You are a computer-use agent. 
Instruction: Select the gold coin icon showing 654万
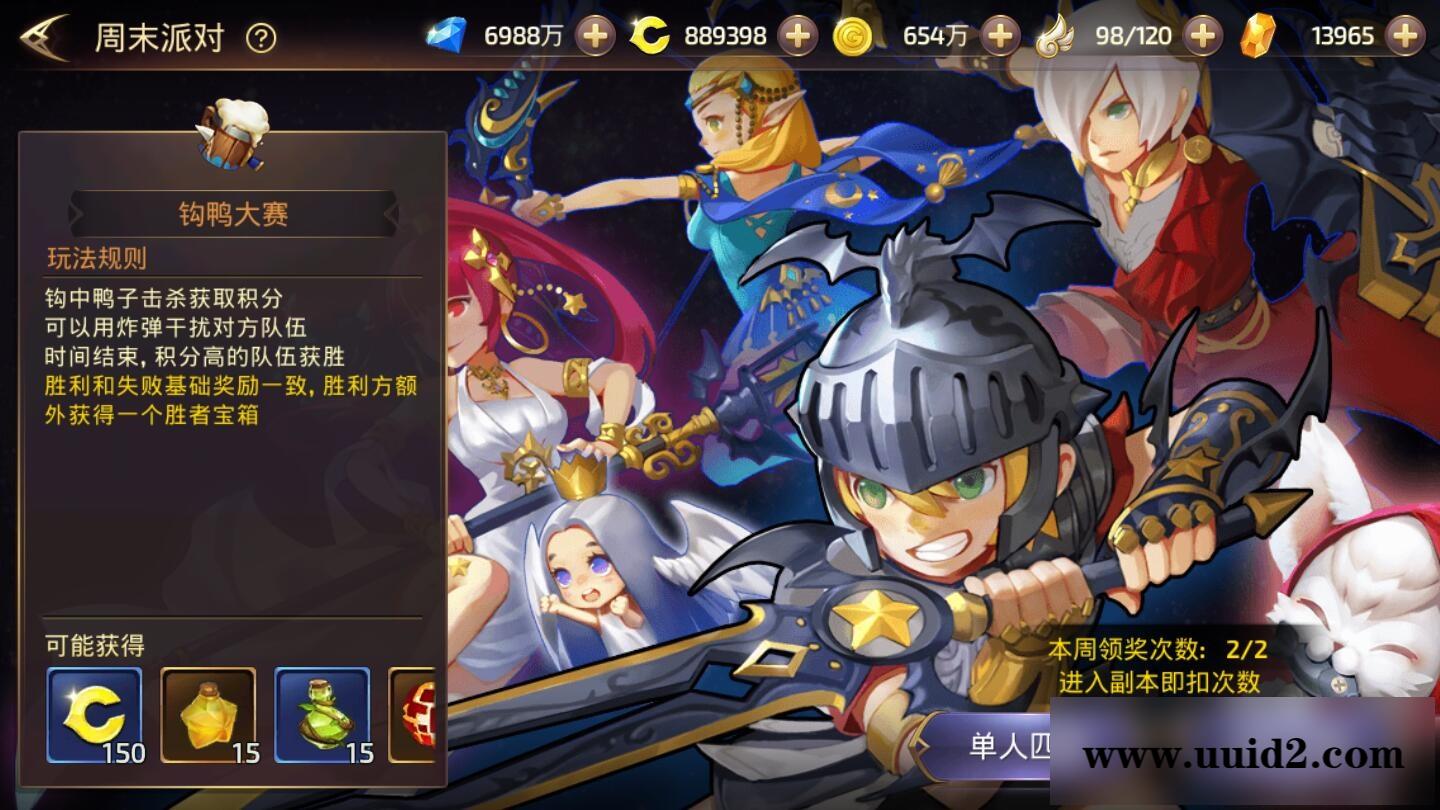point(852,36)
